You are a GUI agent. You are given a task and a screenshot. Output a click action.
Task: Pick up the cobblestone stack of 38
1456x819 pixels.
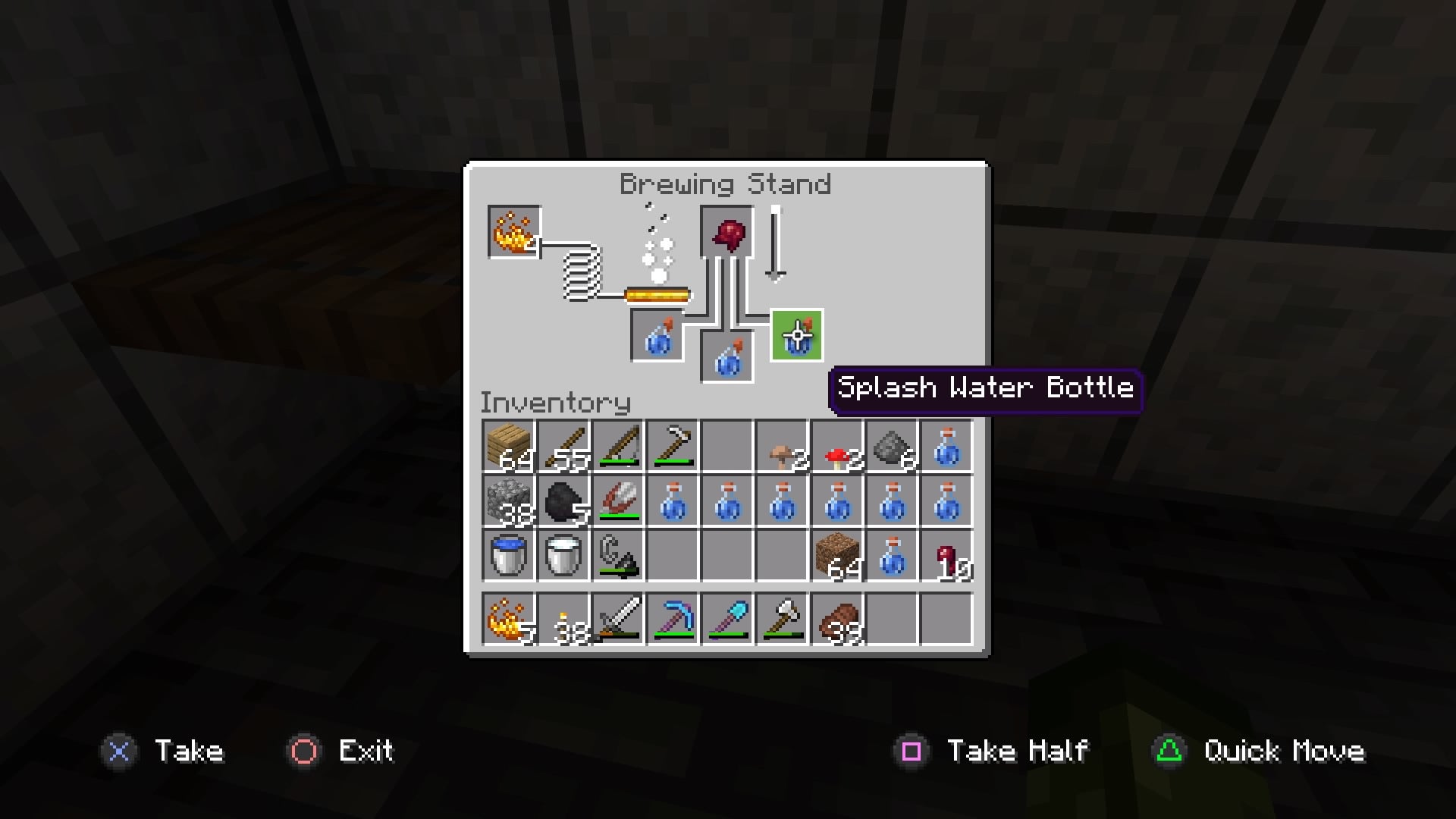tap(507, 500)
